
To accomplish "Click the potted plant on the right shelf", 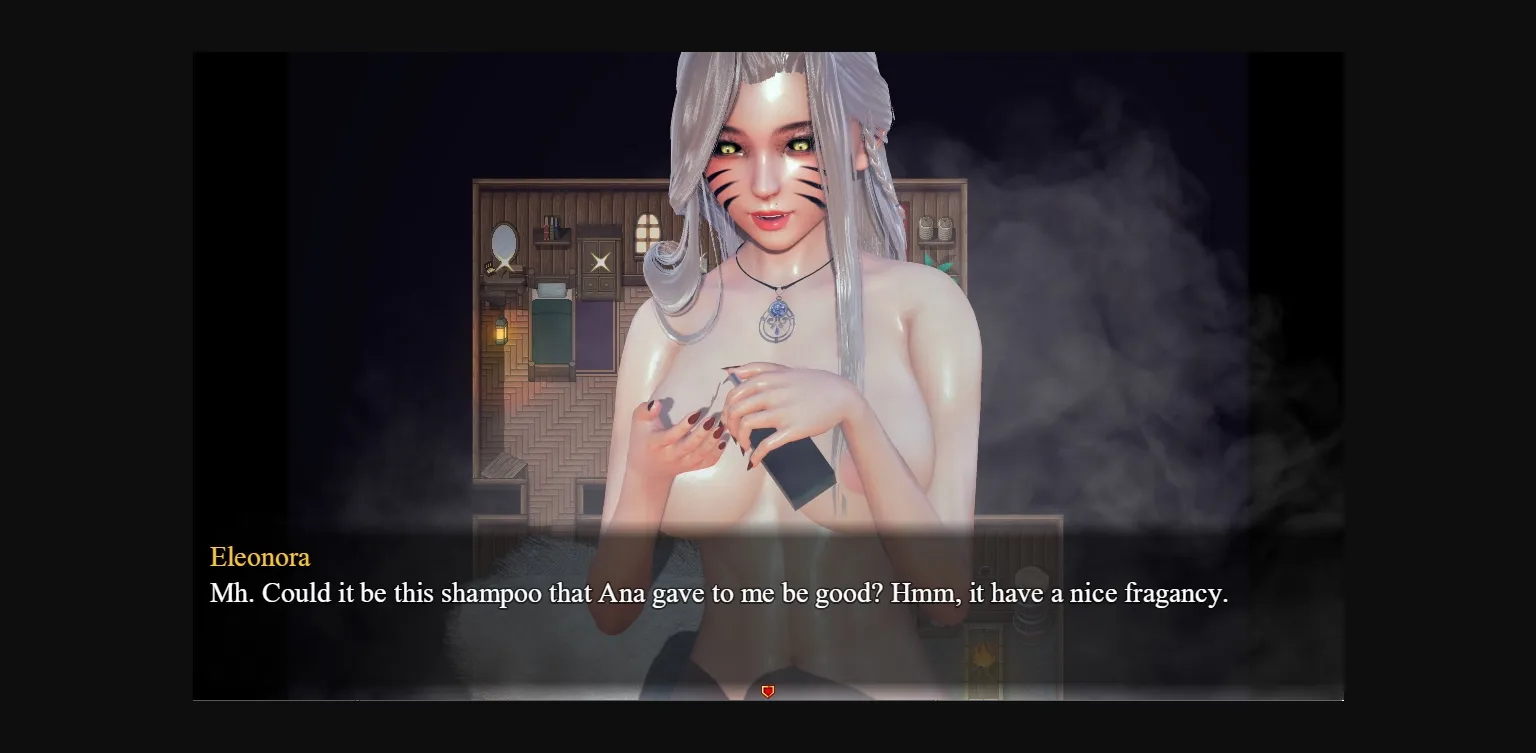I will tap(942, 266).
